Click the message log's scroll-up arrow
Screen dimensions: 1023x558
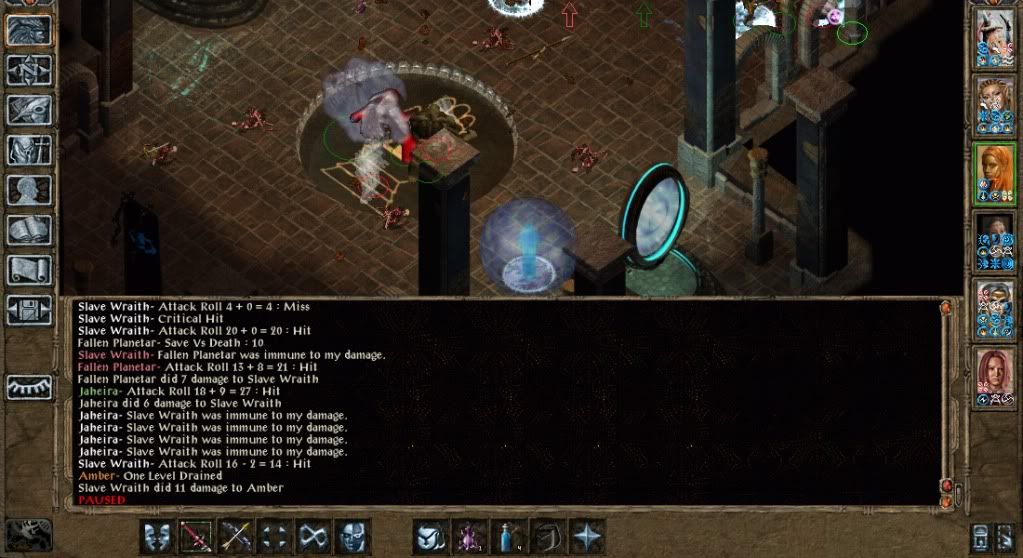click(946, 309)
